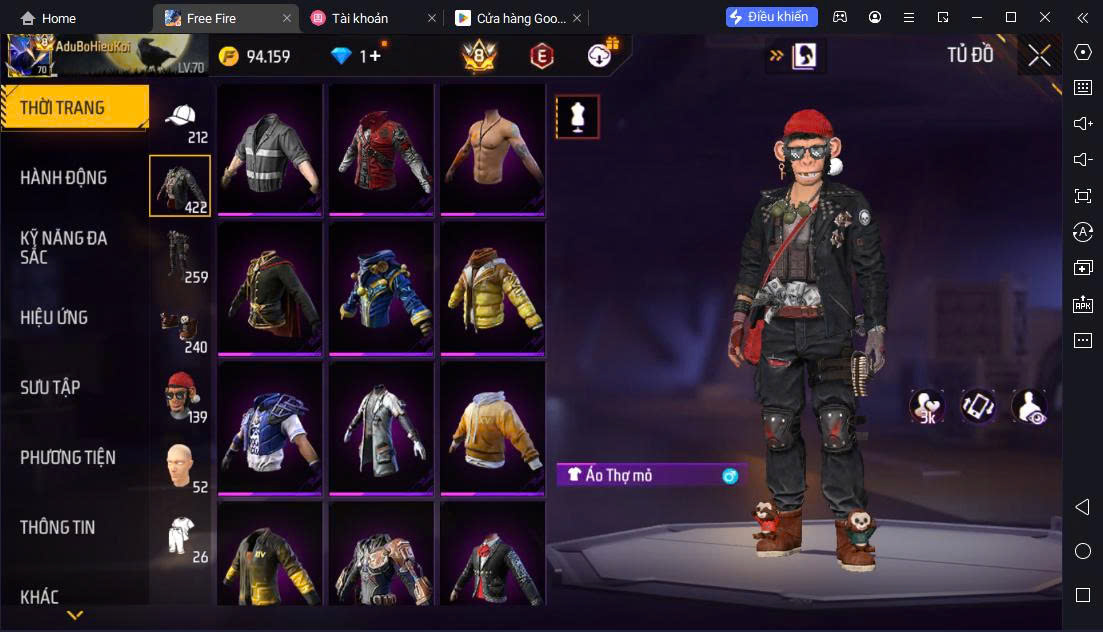Equip the yellow puffer jacket
This screenshot has height=632, width=1103.
(494, 290)
